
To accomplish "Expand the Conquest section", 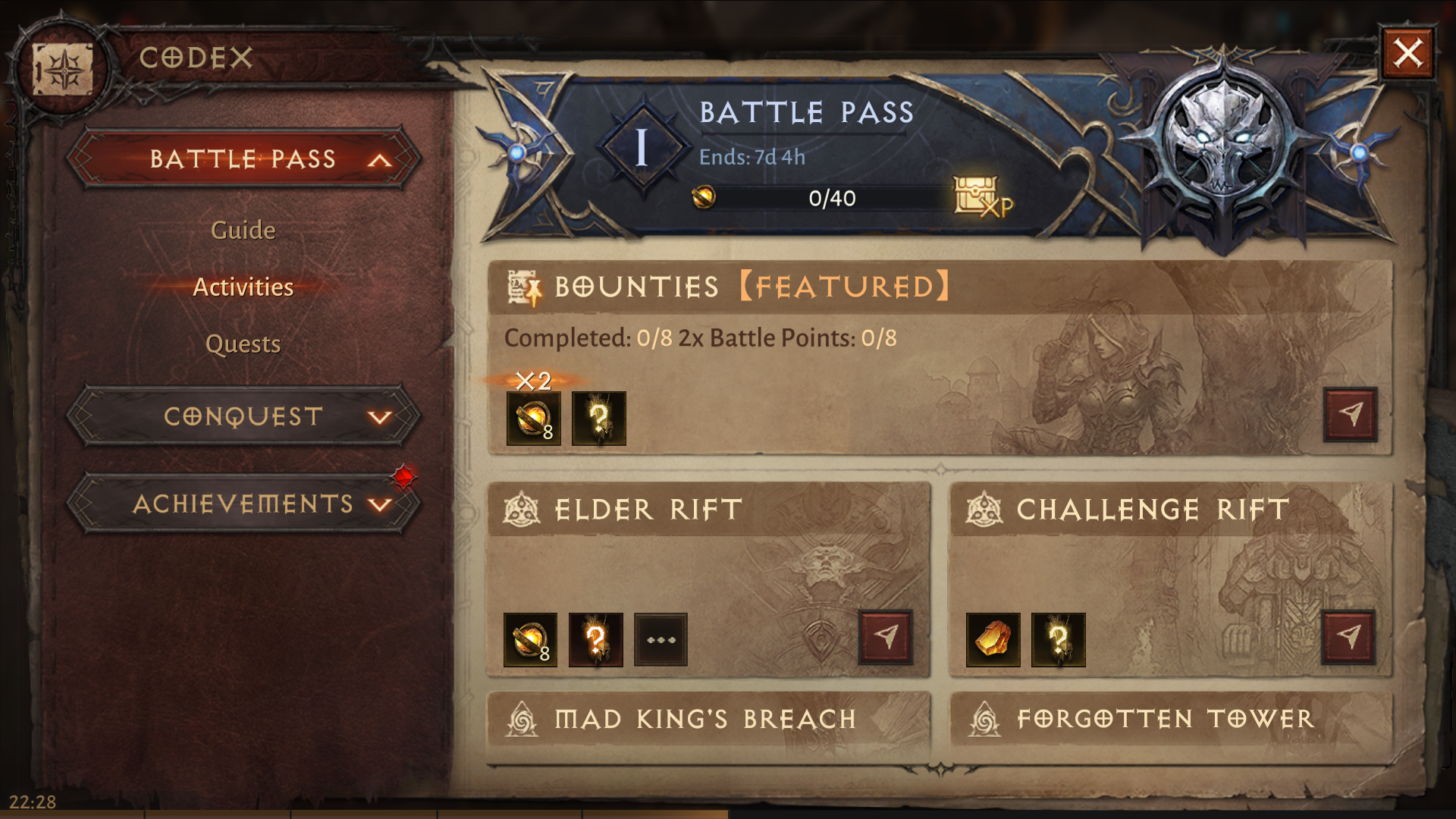I will click(x=243, y=416).
